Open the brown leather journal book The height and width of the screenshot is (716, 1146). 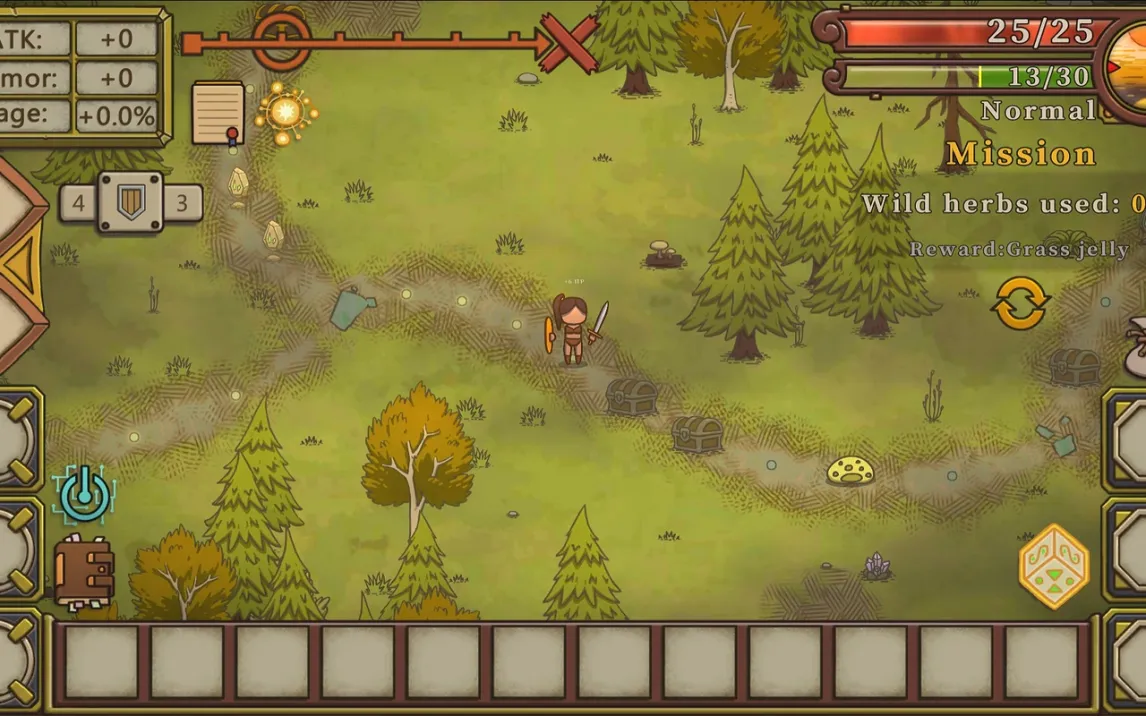84,573
